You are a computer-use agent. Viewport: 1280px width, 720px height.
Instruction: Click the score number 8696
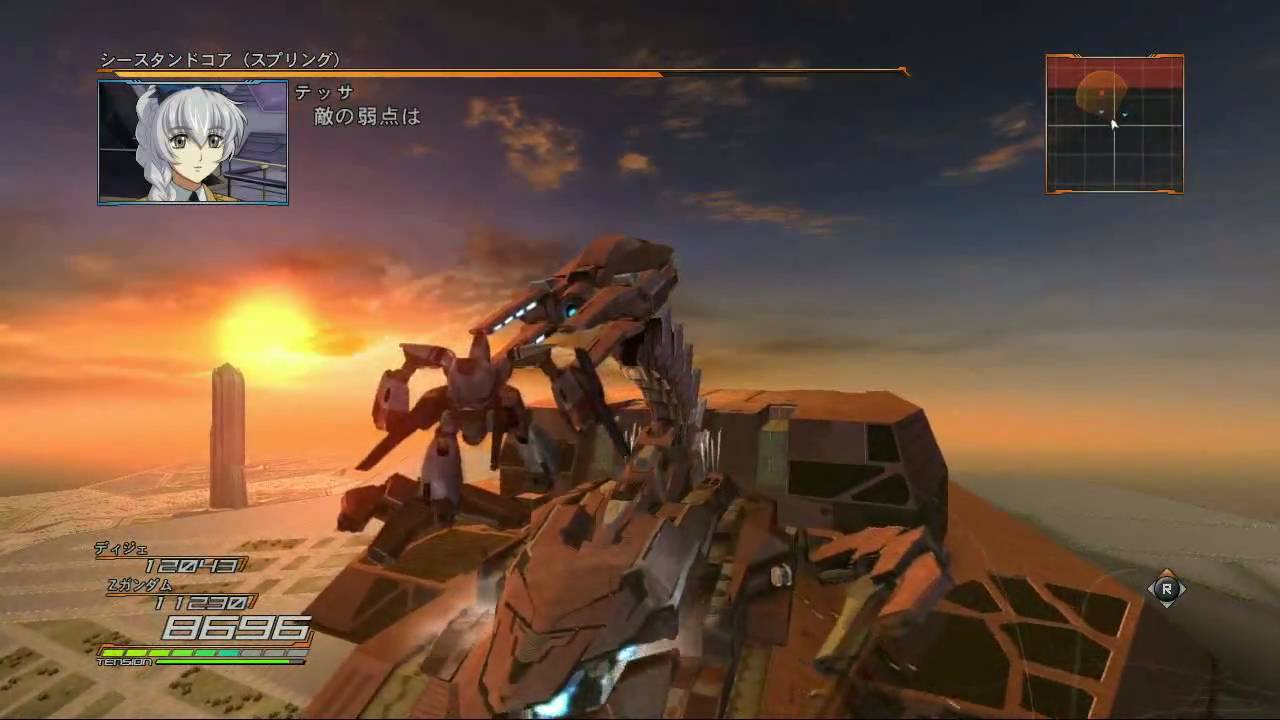click(x=237, y=628)
